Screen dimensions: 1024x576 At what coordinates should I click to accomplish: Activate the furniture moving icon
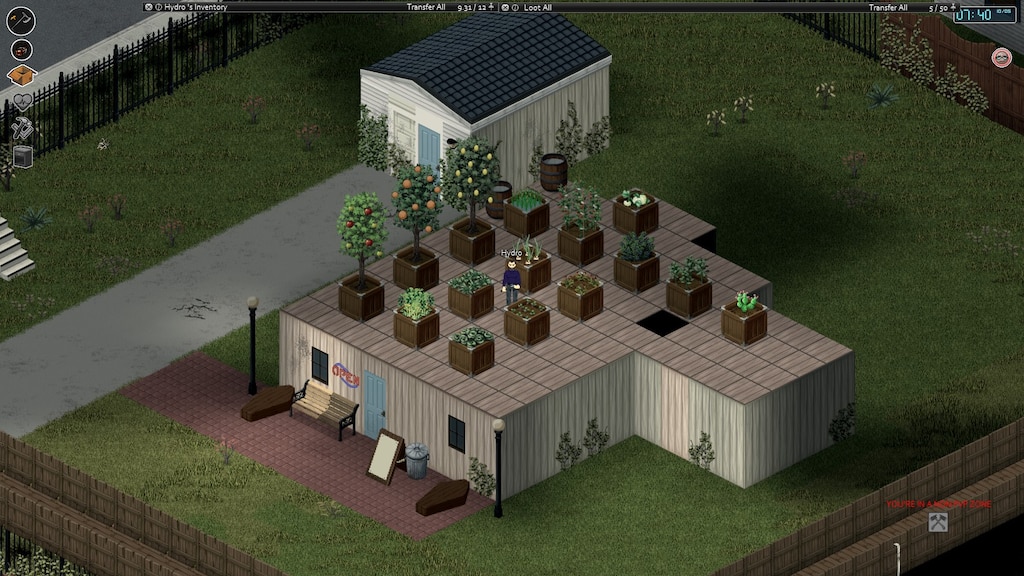point(22,156)
